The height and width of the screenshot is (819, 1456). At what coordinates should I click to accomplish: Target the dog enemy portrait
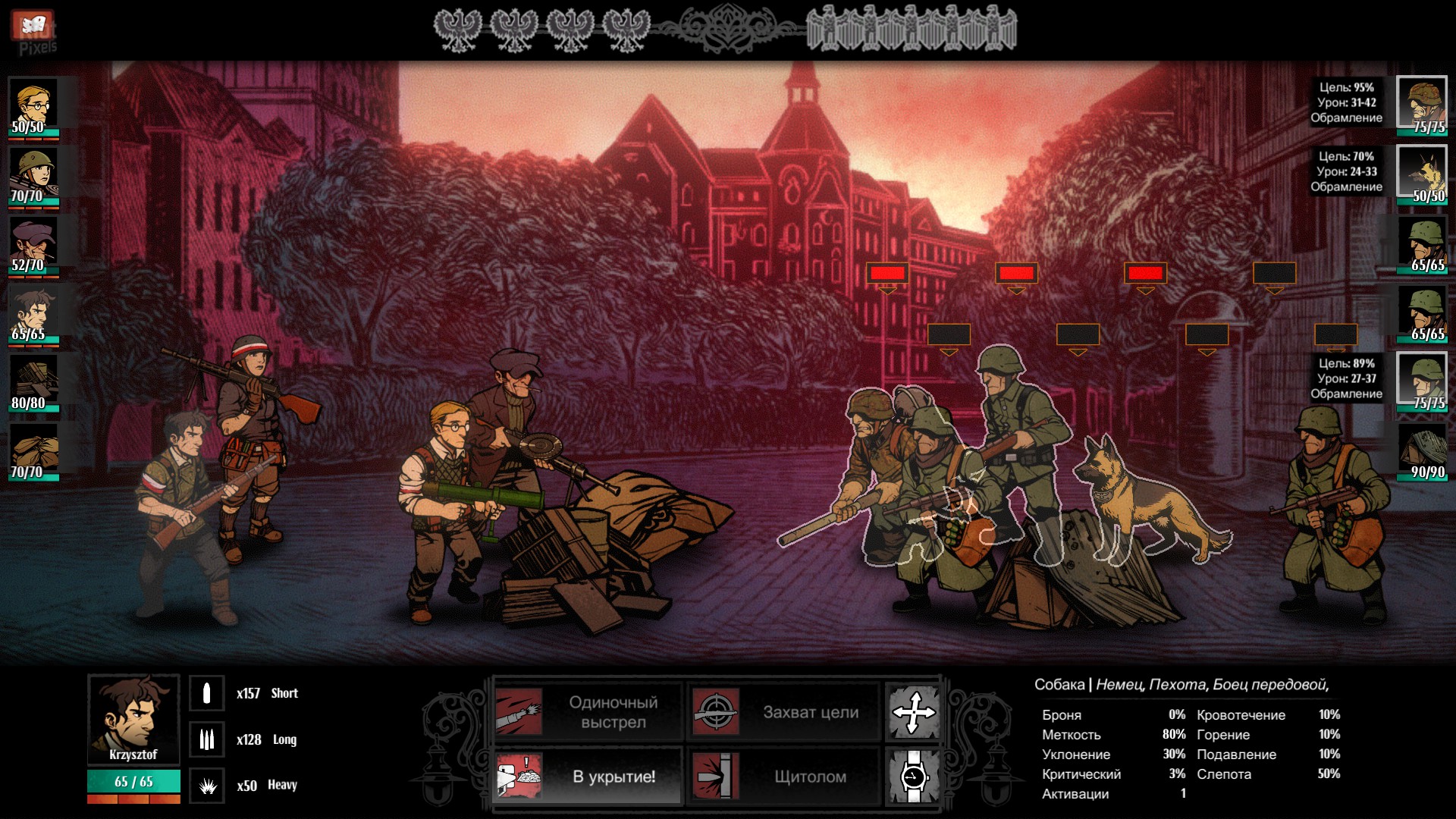point(1422,174)
